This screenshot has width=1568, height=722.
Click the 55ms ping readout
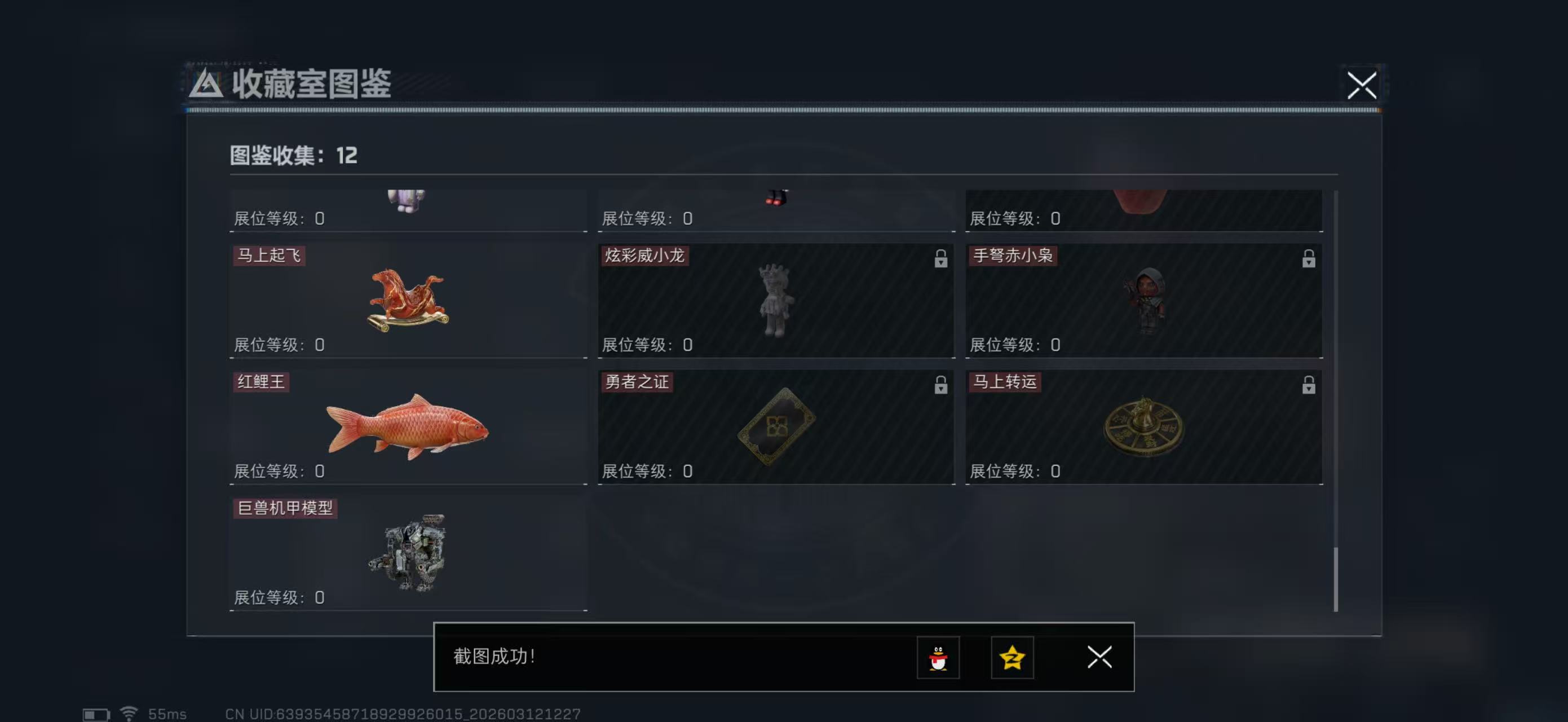coord(167,712)
